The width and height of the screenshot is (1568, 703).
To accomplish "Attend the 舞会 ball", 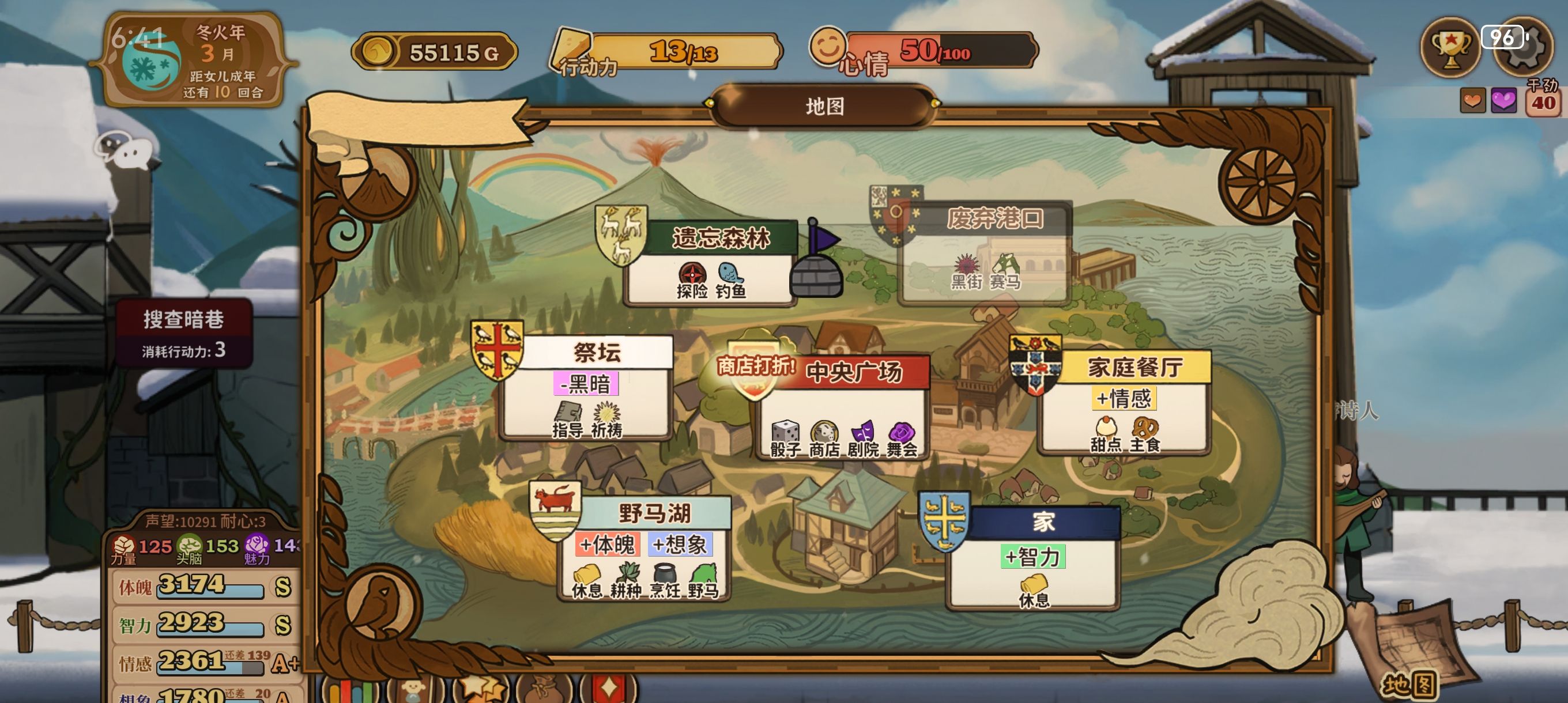I will (x=902, y=439).
